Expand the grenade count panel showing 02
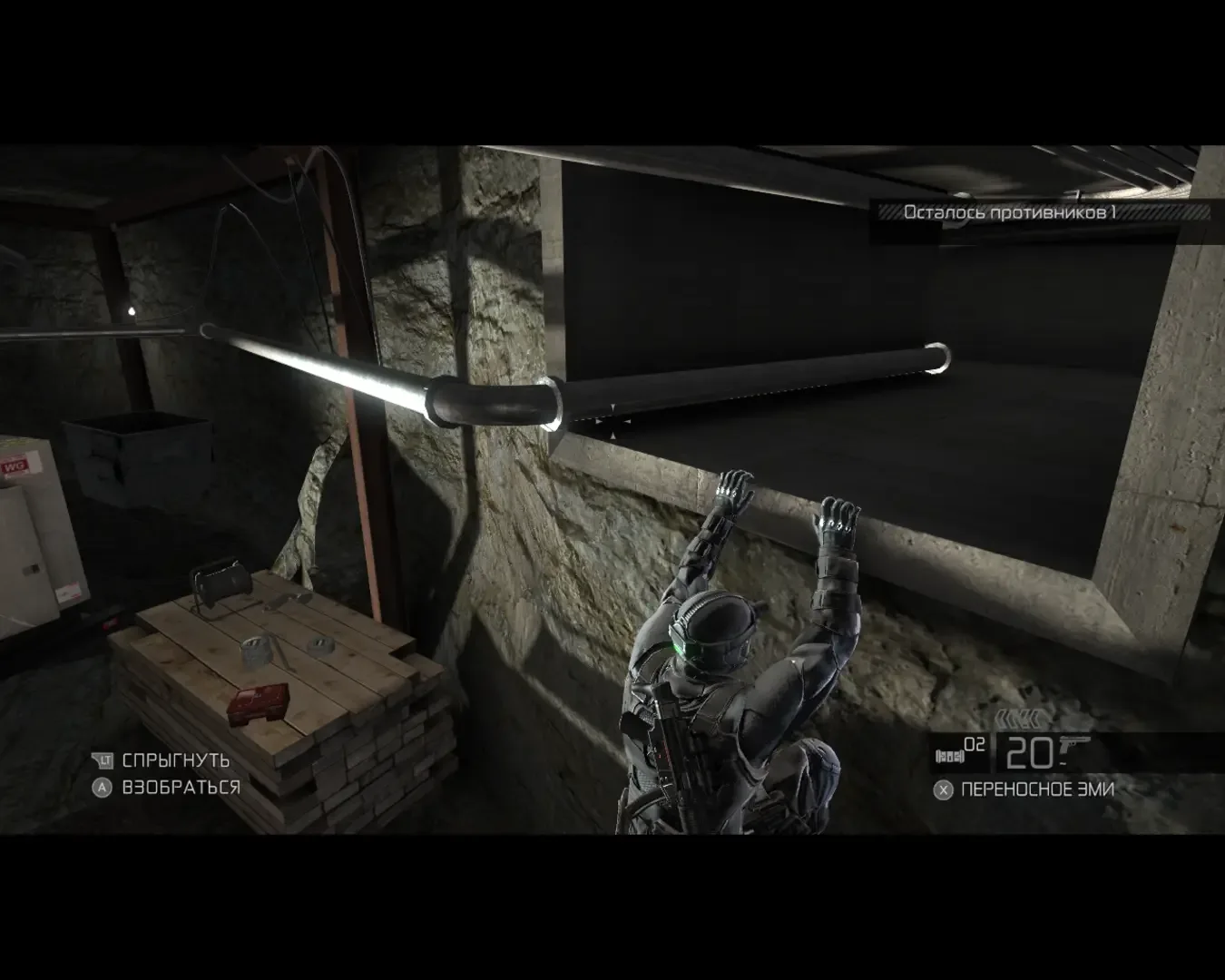Screen dimensions: 1225x980 click(x=962, y=751)
